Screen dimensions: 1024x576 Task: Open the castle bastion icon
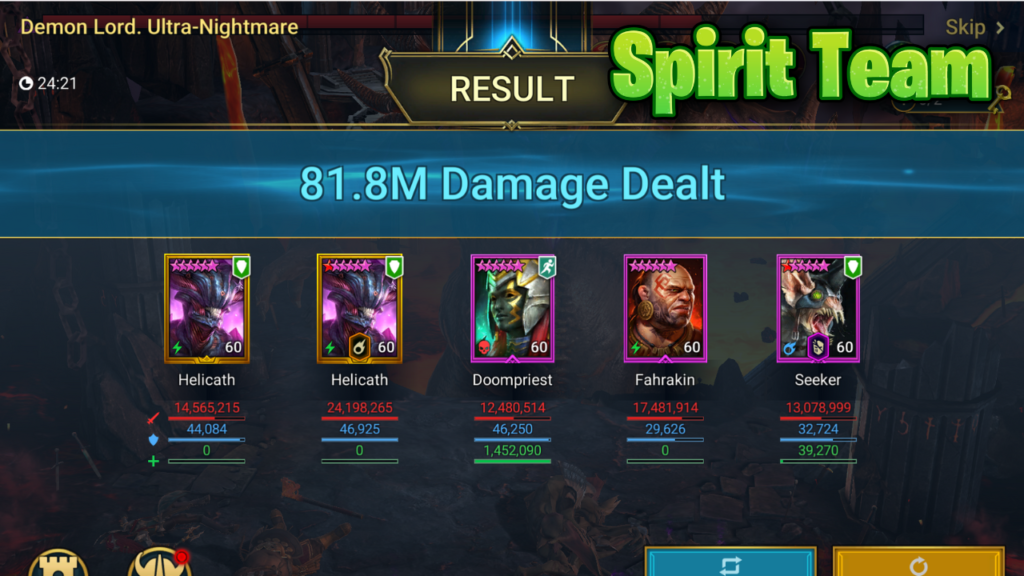coord(58,563)
